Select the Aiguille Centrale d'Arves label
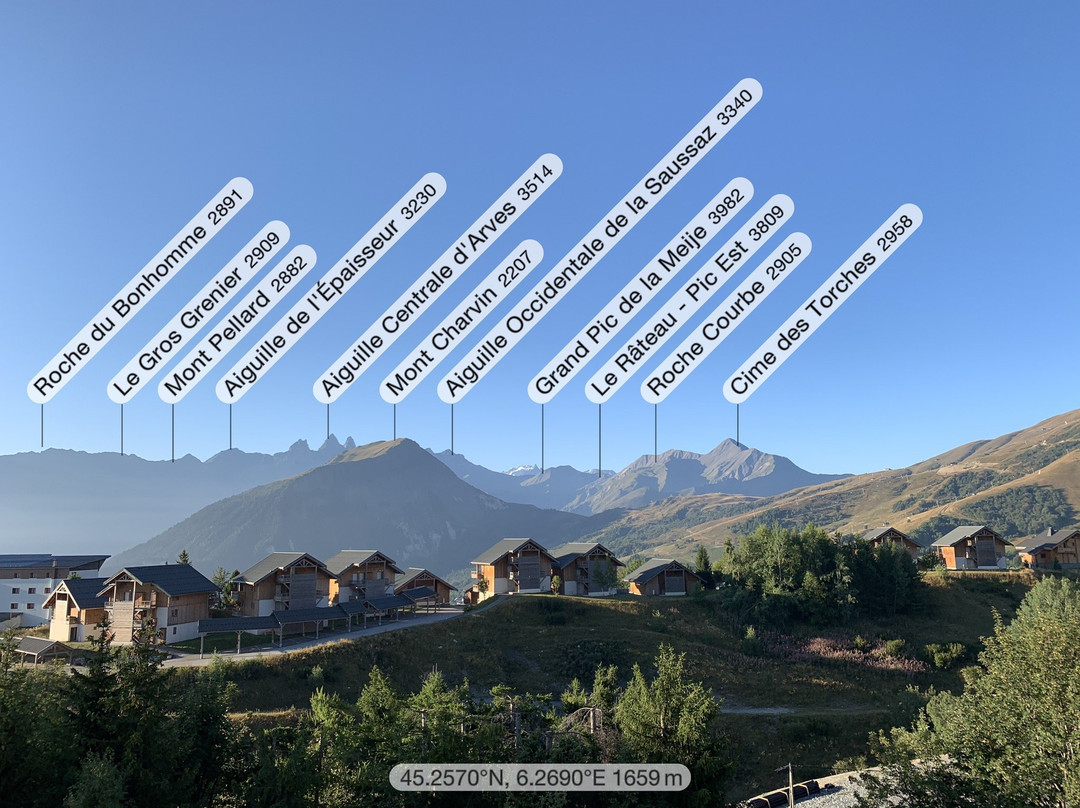The height and width of the screenshot is (808, 1080). (x=437, y=278)
